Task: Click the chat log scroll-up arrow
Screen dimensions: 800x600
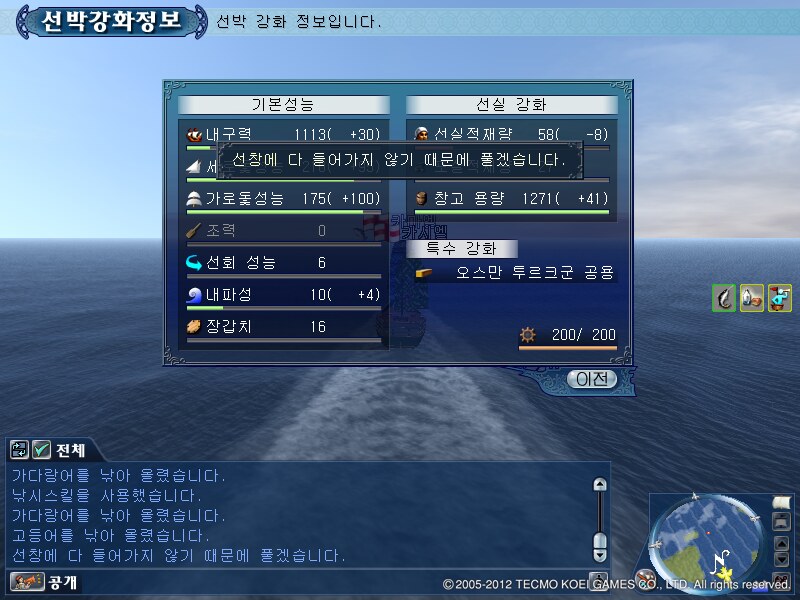Action: (600, 485)
